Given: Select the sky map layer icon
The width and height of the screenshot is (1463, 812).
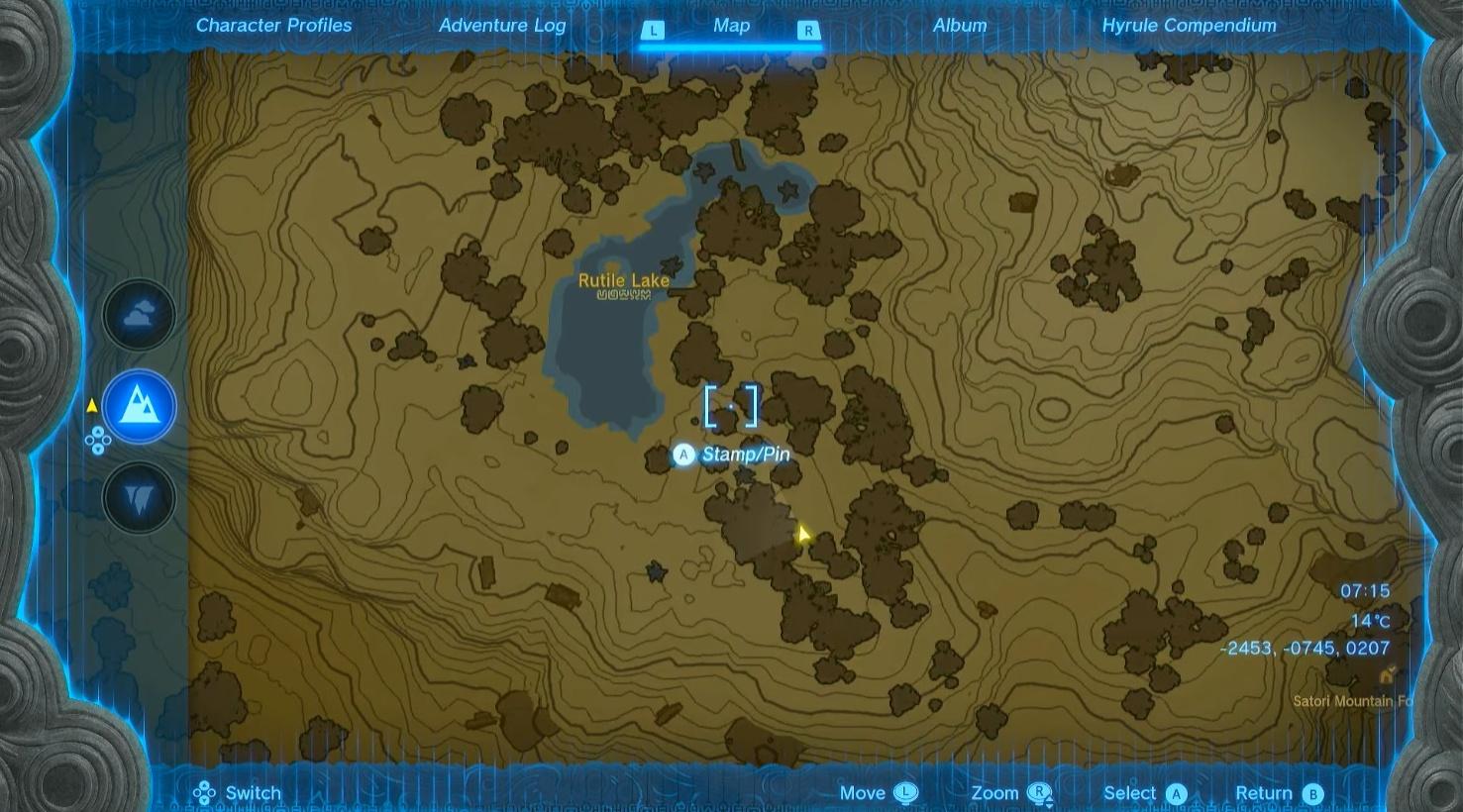Looking at the screenshot, I should coord(140,314).
